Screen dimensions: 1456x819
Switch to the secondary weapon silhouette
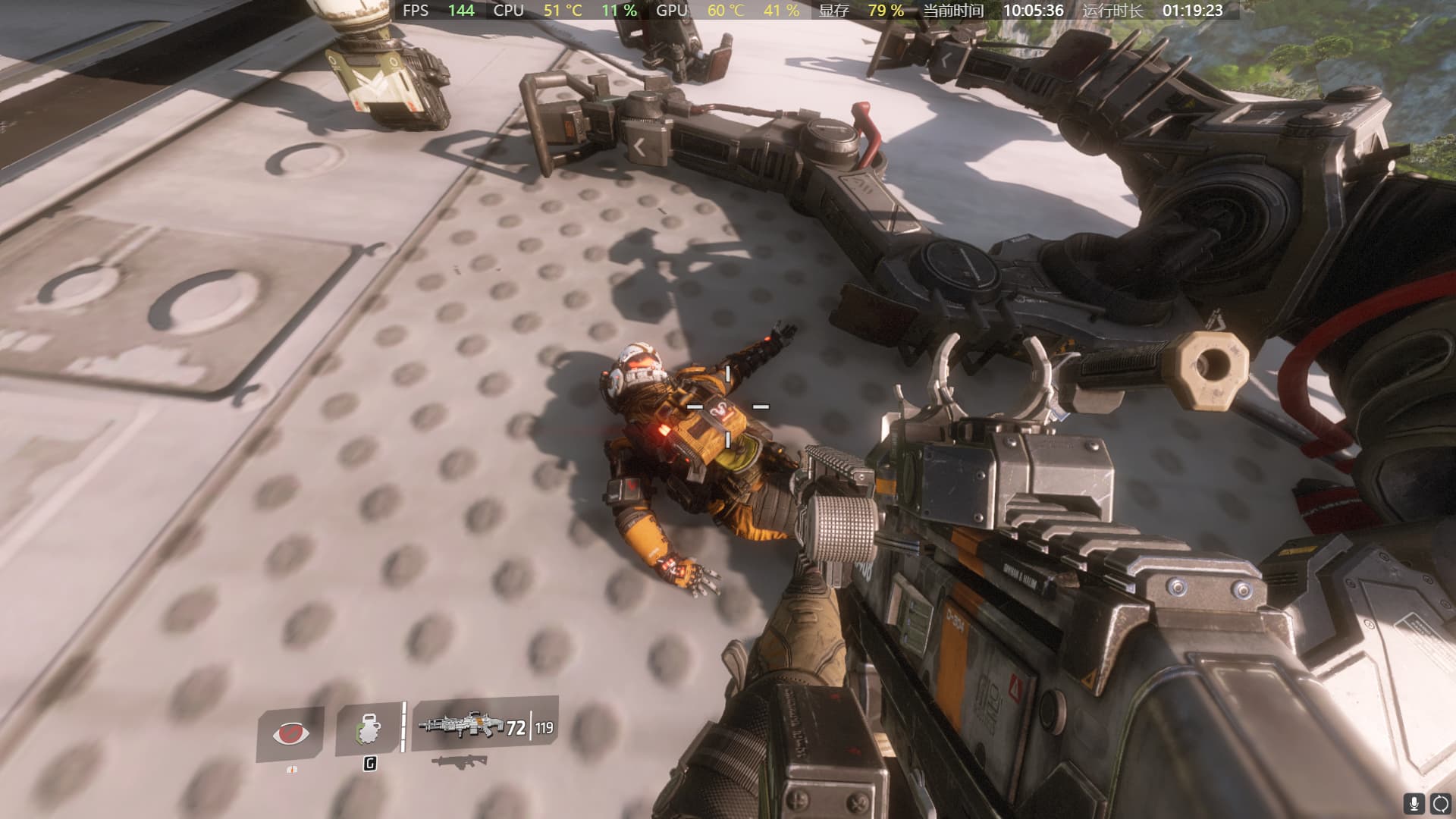[458, 762]
